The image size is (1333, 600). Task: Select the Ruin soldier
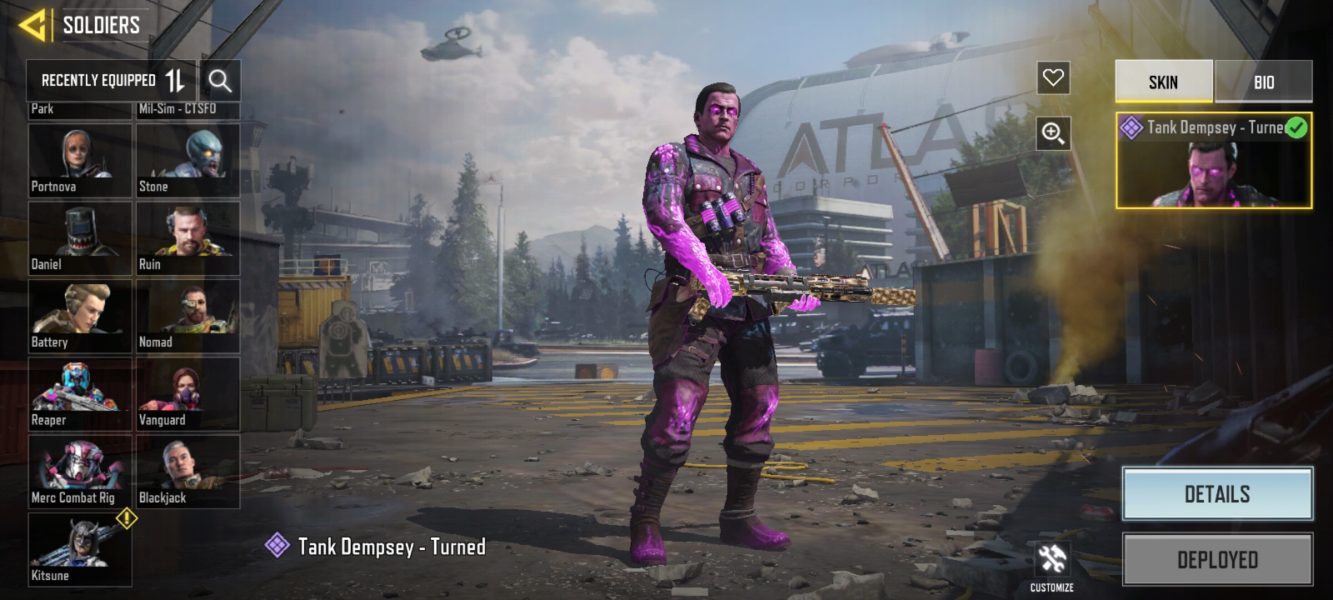pos(188,237)
